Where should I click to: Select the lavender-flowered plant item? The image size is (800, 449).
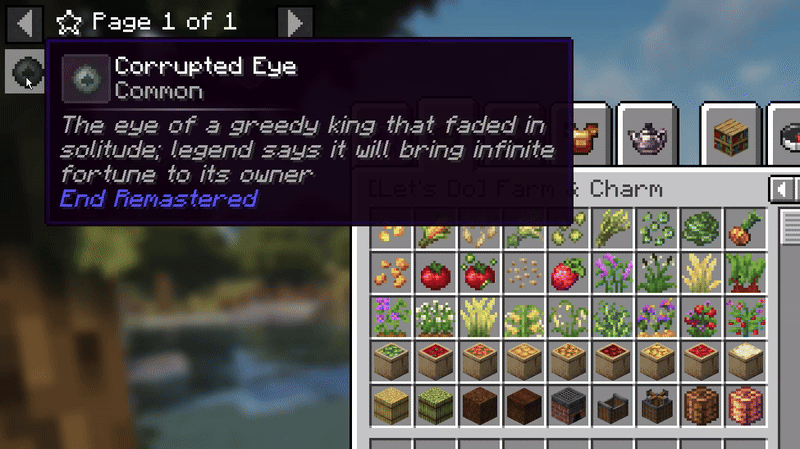click(x=610, y=274)
